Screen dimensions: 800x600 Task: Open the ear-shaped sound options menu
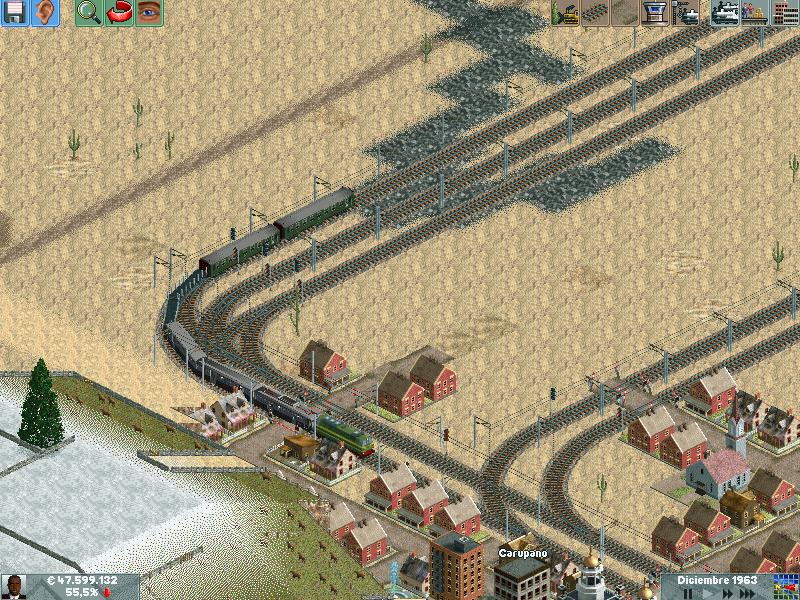coord(45,13)
